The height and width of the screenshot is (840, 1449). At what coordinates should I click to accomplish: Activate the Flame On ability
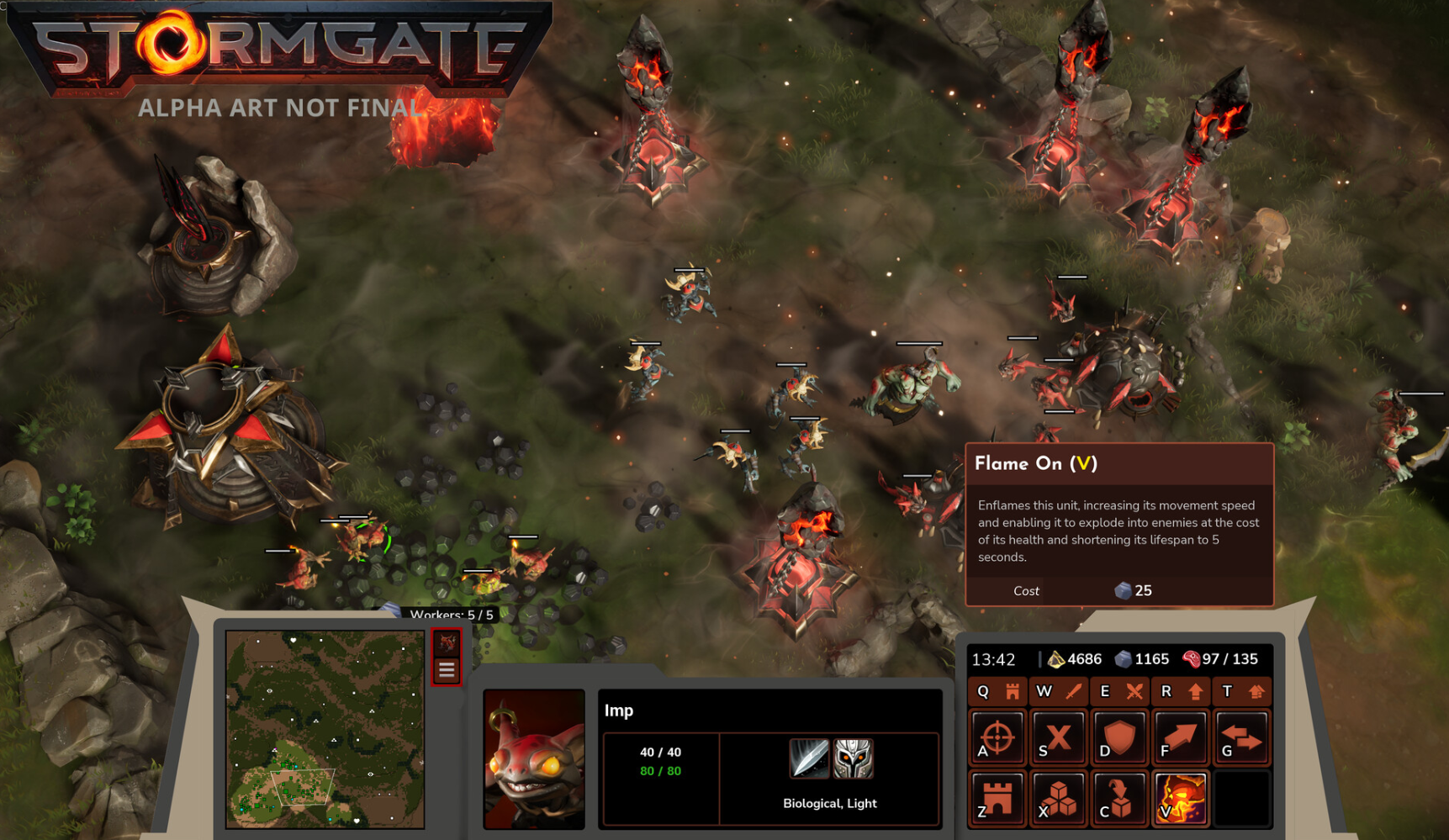click(1180, 798)
